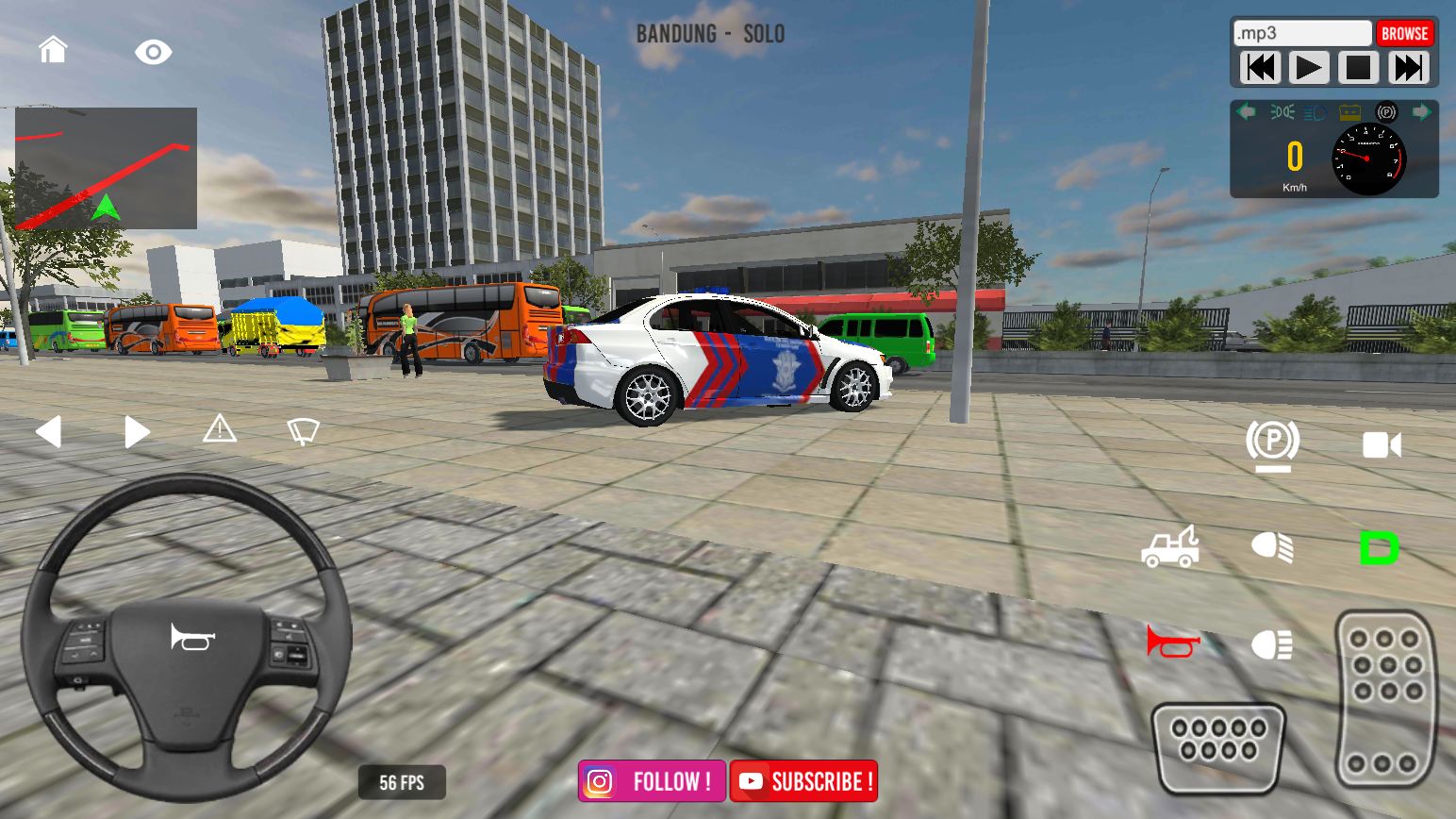Sound the horn on the steering wheel
The height and width of the screenshot is (819, 1456).
pyautogui.click(x=192, y=638)
